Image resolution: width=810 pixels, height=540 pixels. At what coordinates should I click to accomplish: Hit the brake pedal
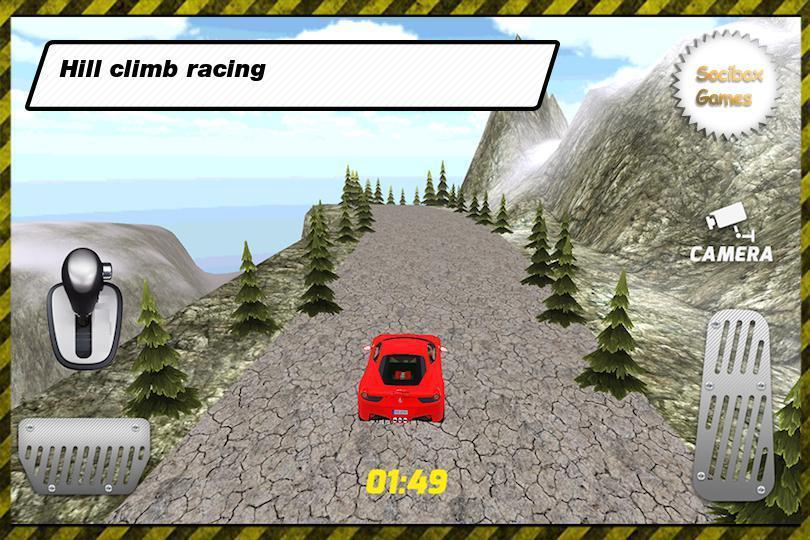point(83,455)
